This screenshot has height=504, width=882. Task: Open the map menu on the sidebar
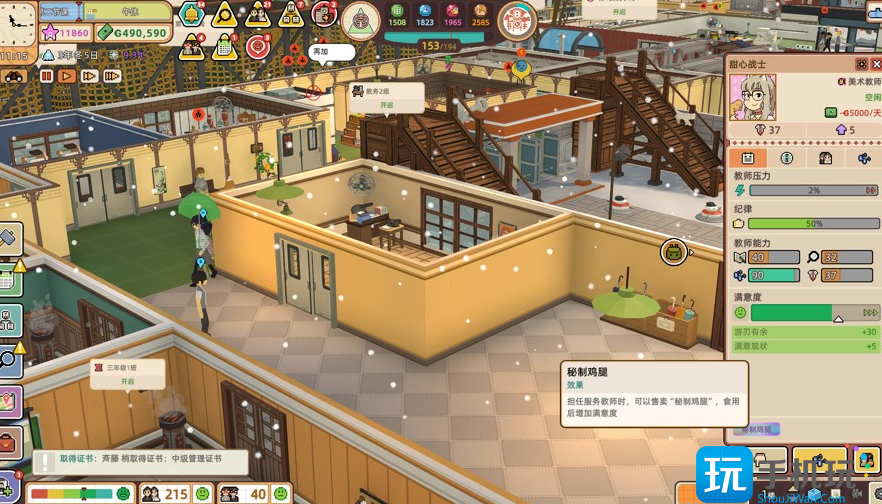(x=8, y=401)
